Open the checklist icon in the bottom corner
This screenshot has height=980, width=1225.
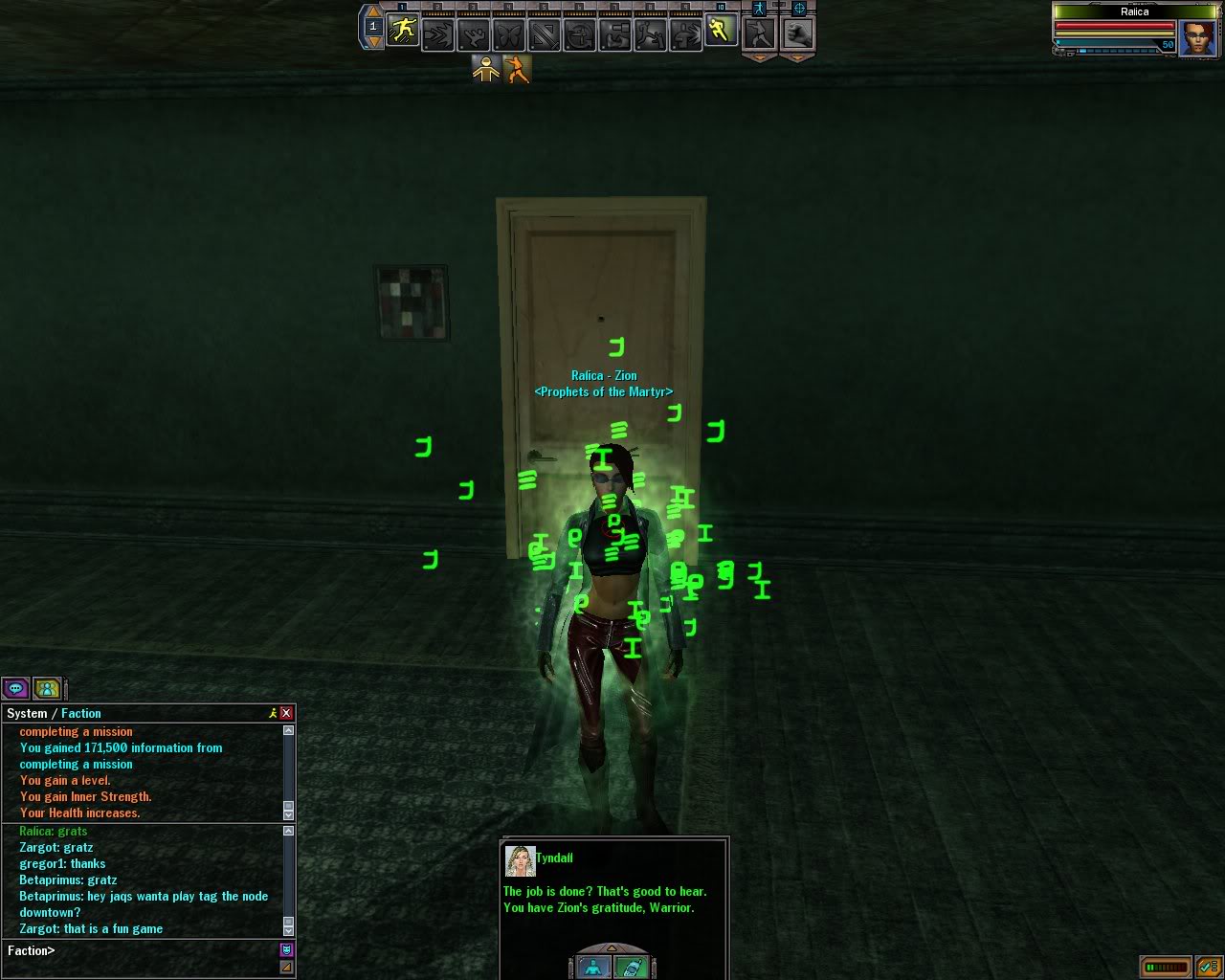coord(1206,967)
